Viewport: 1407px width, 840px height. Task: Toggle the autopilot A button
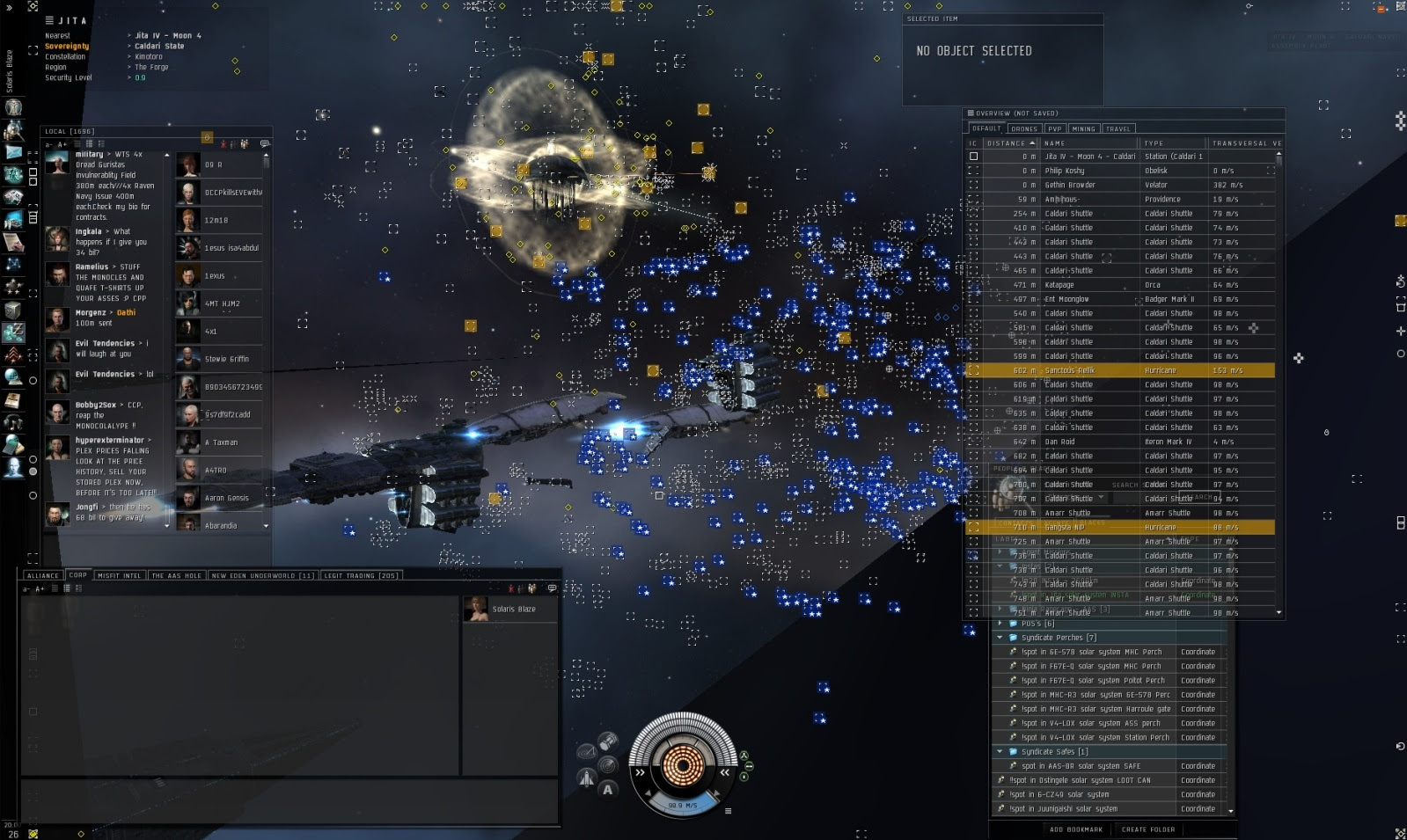point(607,789)
